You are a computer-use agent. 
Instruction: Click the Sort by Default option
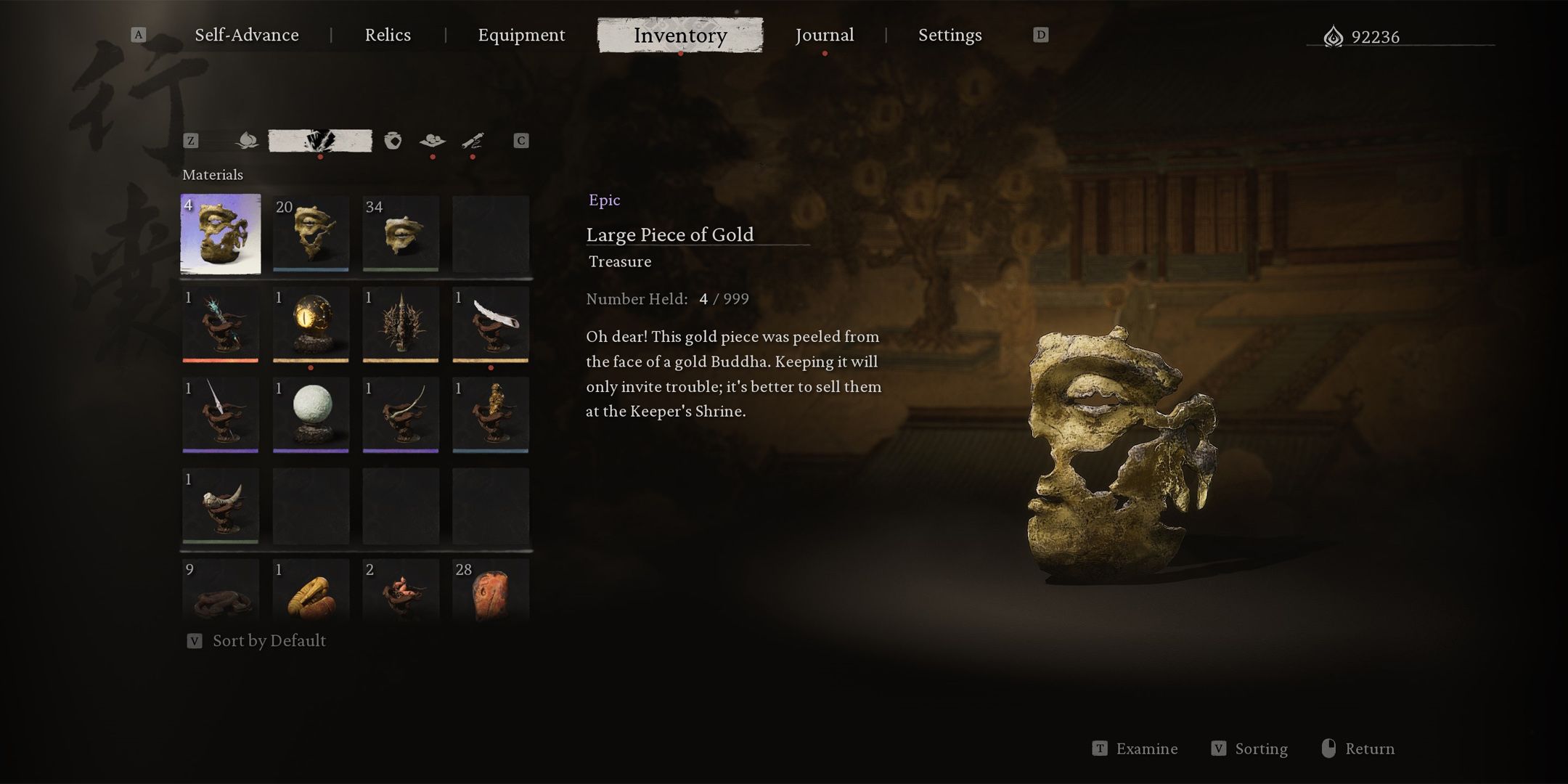269,640
